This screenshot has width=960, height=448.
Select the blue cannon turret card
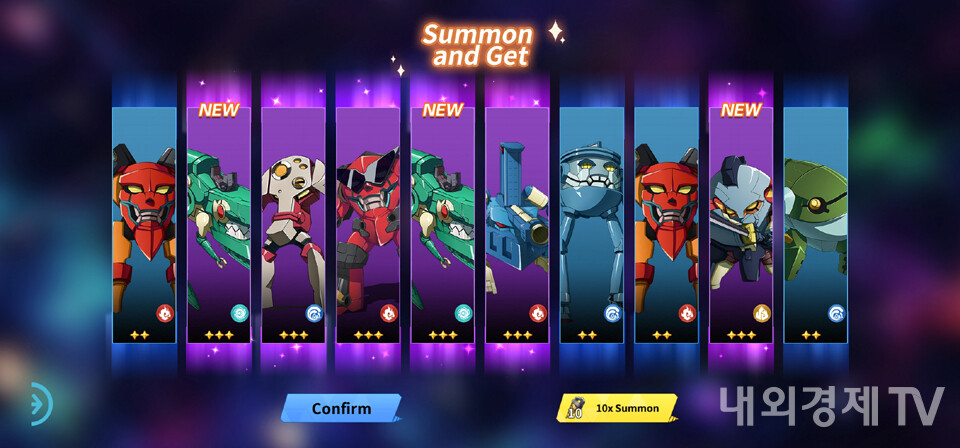point(517,225)
